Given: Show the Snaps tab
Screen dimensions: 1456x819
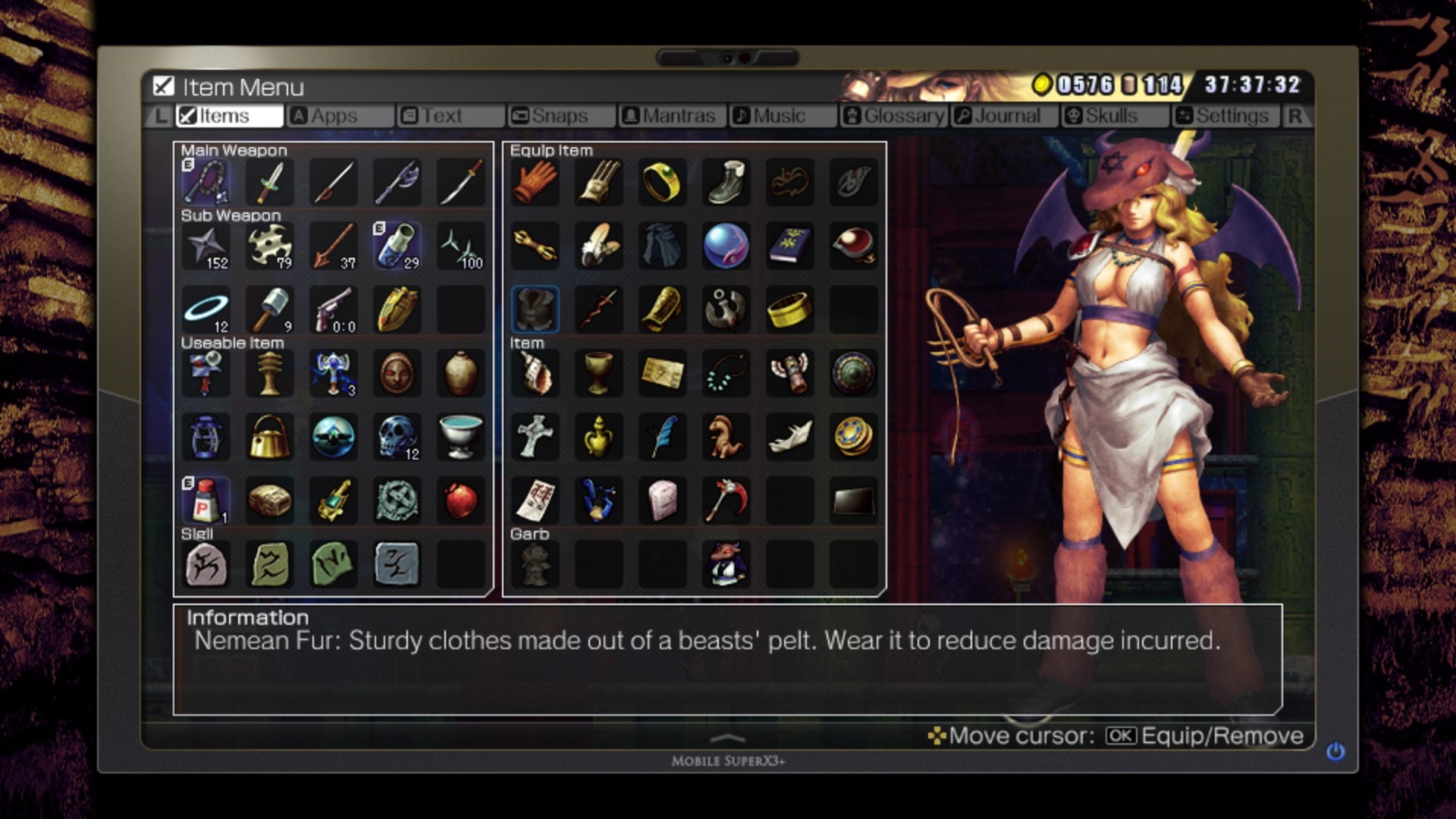Looking at the screenshot, I should (x=559, y=116).
